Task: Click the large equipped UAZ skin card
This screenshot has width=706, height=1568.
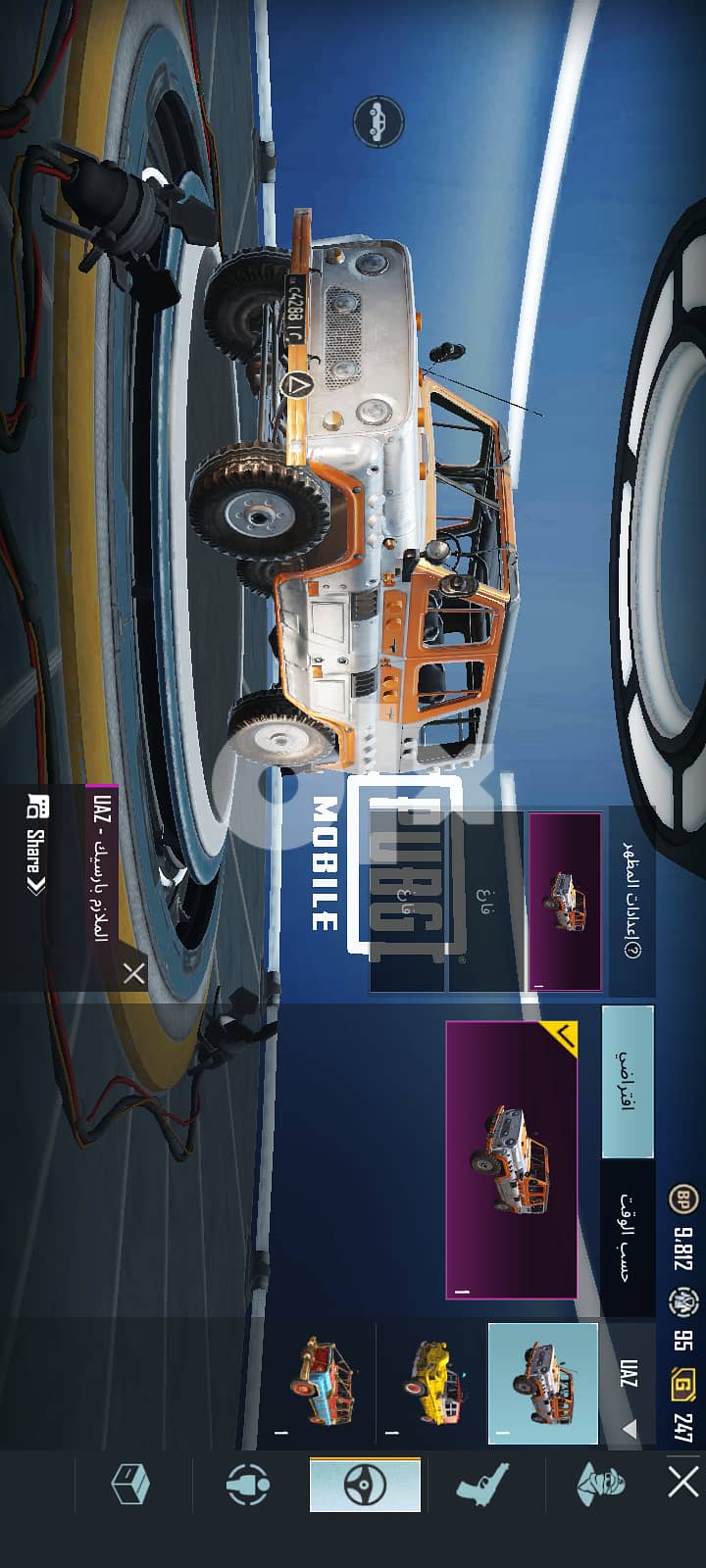Action: coord(511,1159)
